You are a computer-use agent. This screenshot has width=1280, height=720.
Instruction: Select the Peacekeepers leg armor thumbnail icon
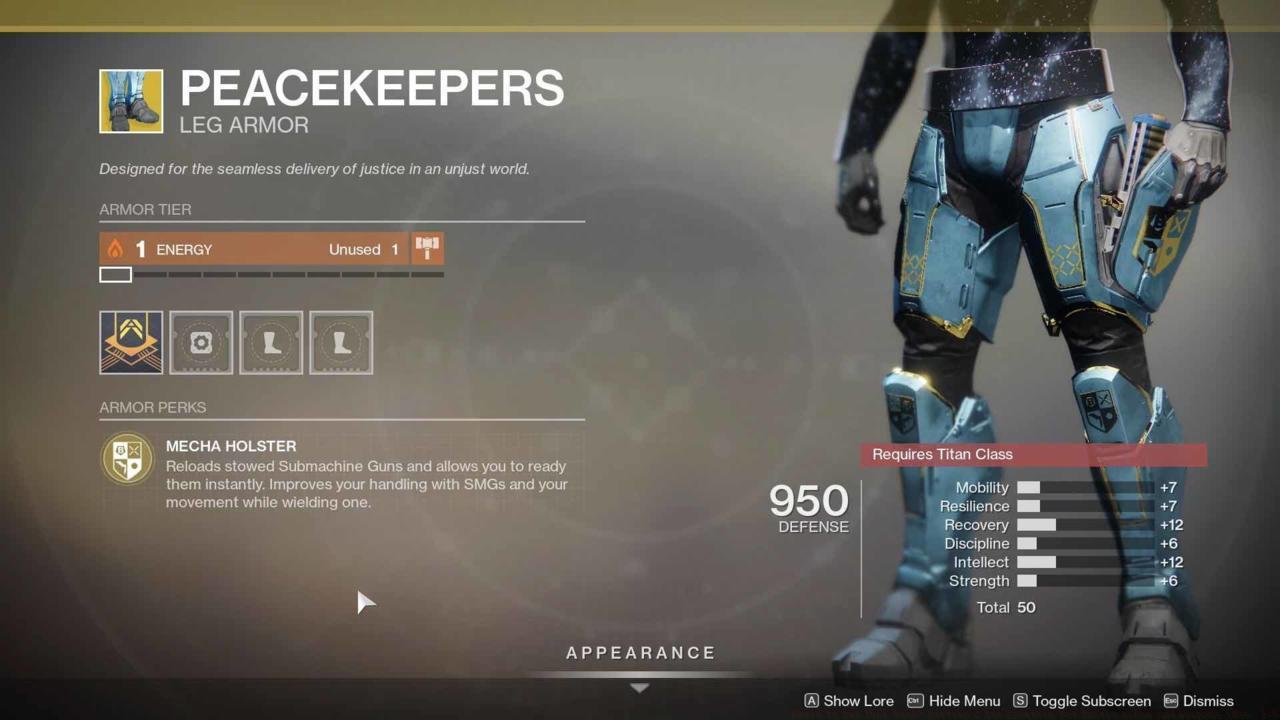130,100
